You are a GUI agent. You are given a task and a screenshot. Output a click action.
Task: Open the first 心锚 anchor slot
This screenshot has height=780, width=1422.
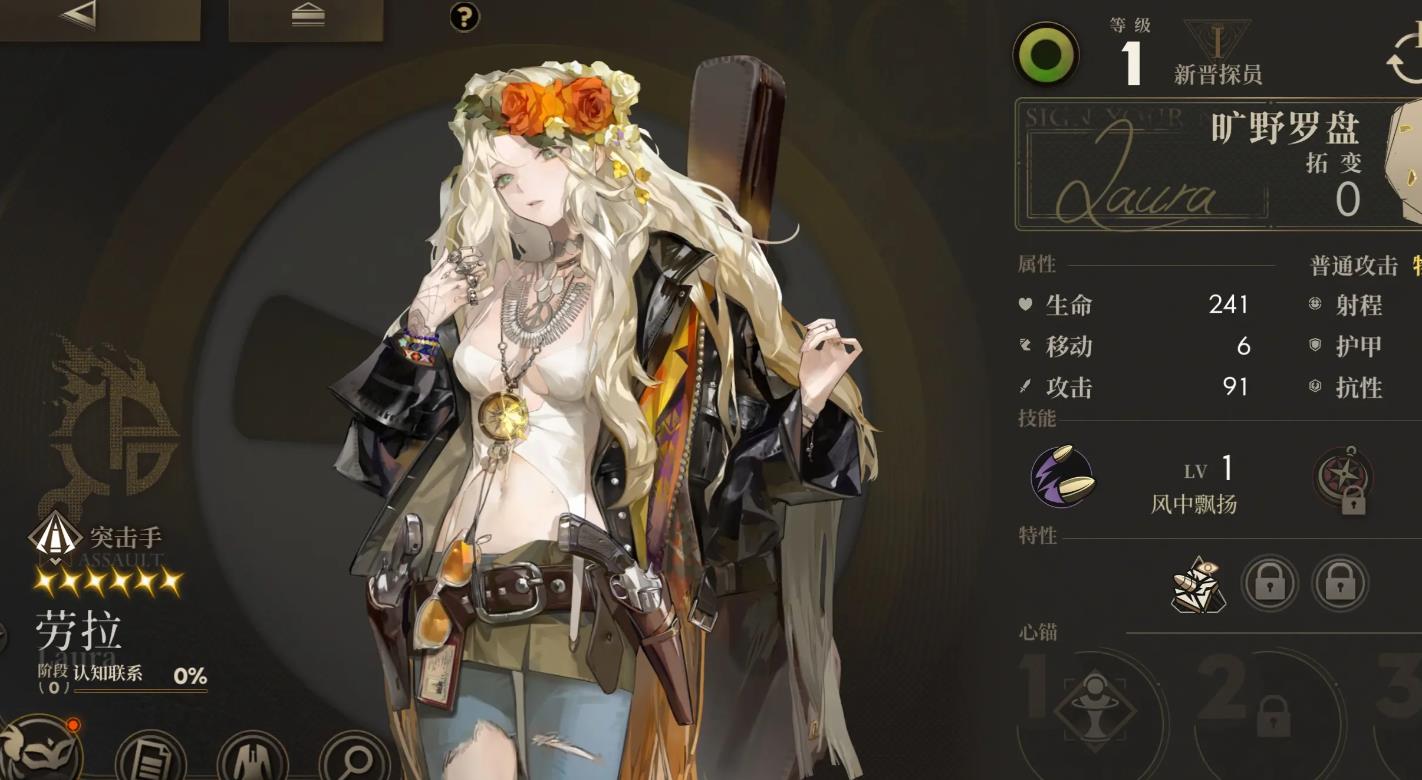(x=1094, y=712)
